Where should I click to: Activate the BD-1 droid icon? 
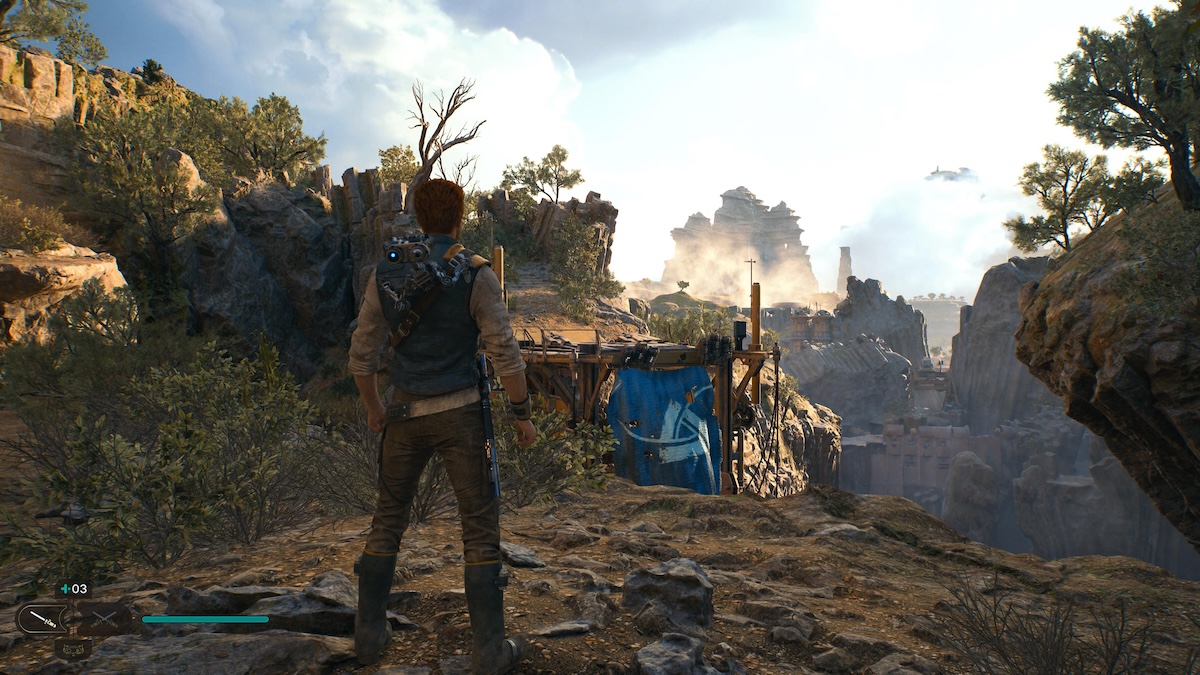point(73,649)
